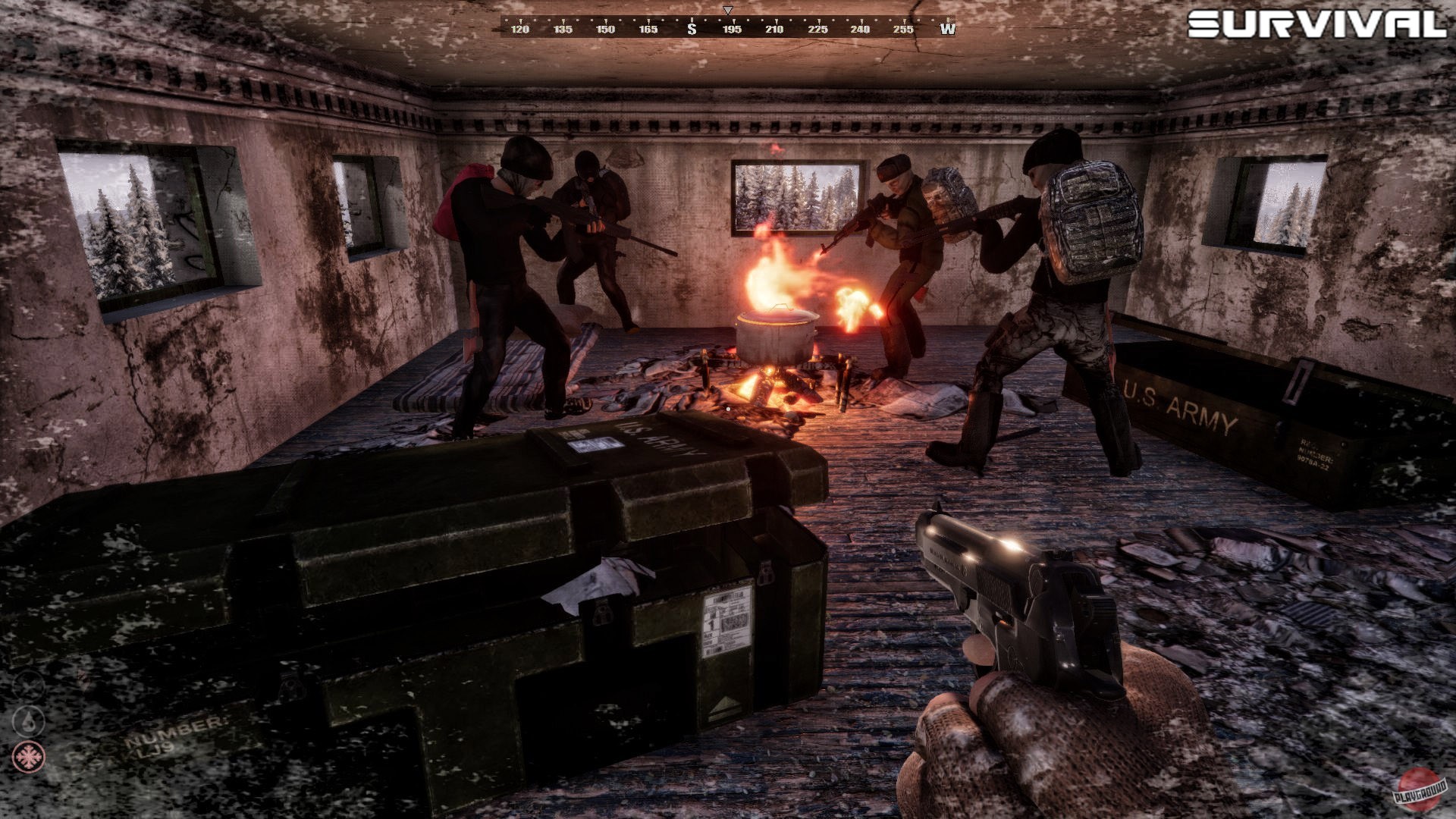Click the 195 heading on the compass
Viewport: 1456px width, 819px height.
[733, 28]
